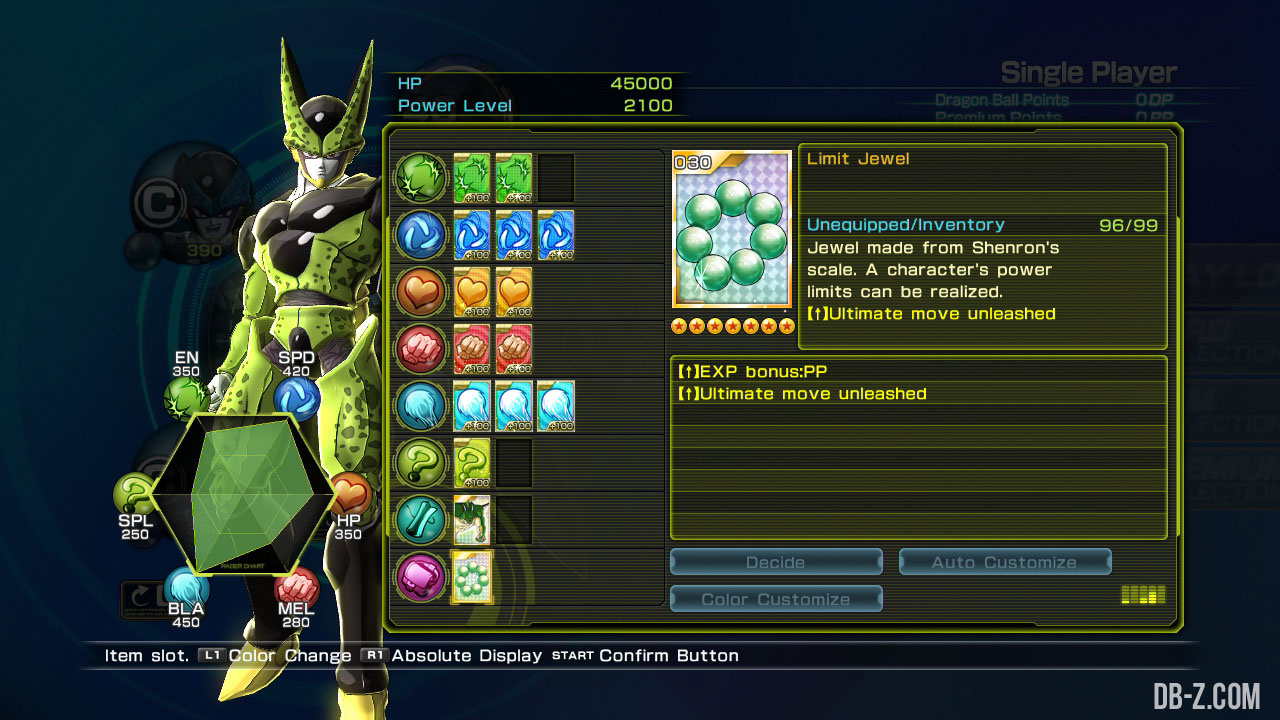Select the equipped green question mark card
Viewport: 1280px width, 720px height.
472,463
